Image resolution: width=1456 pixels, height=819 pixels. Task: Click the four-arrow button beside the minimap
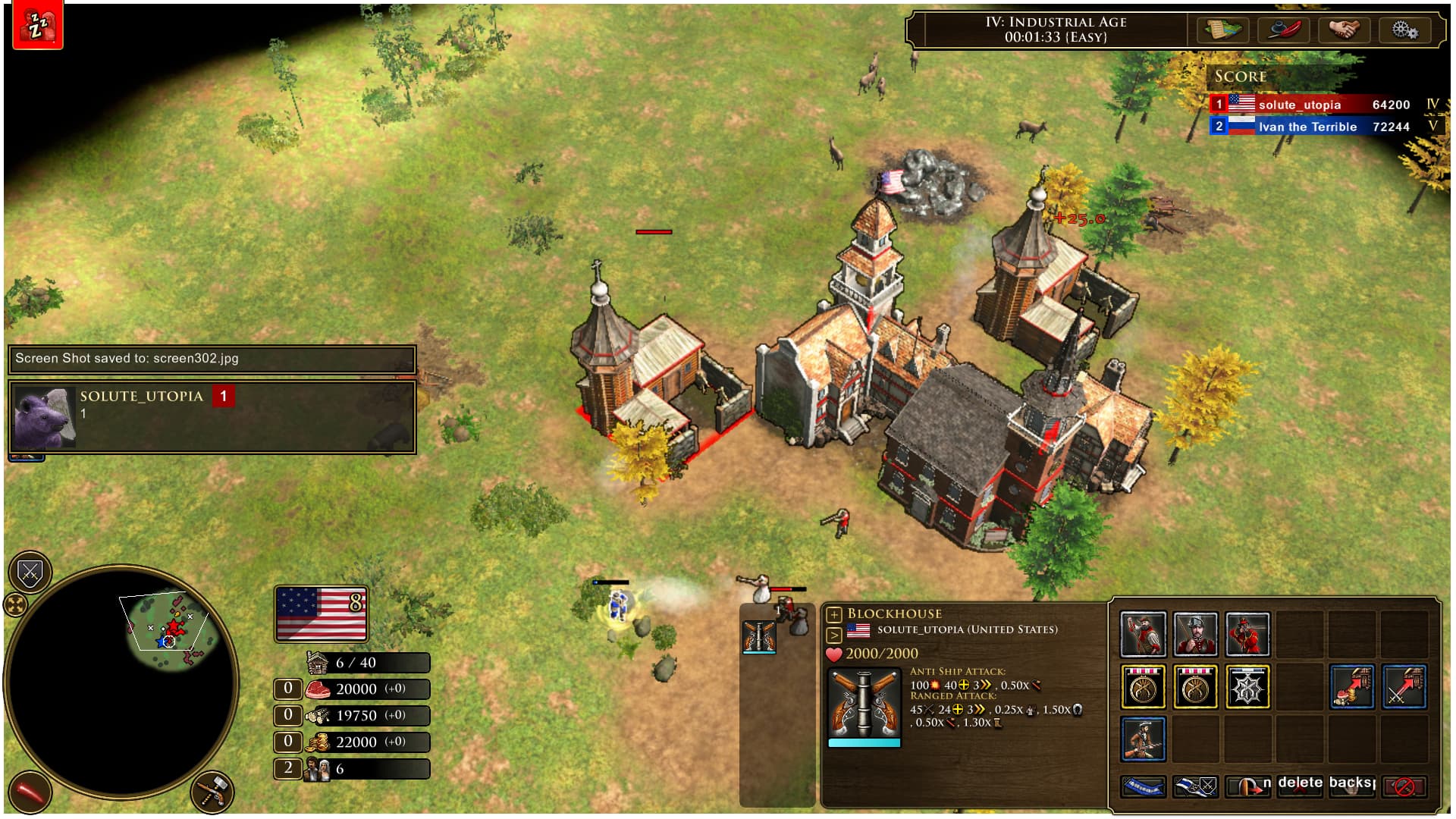click(x=15, y=604)
